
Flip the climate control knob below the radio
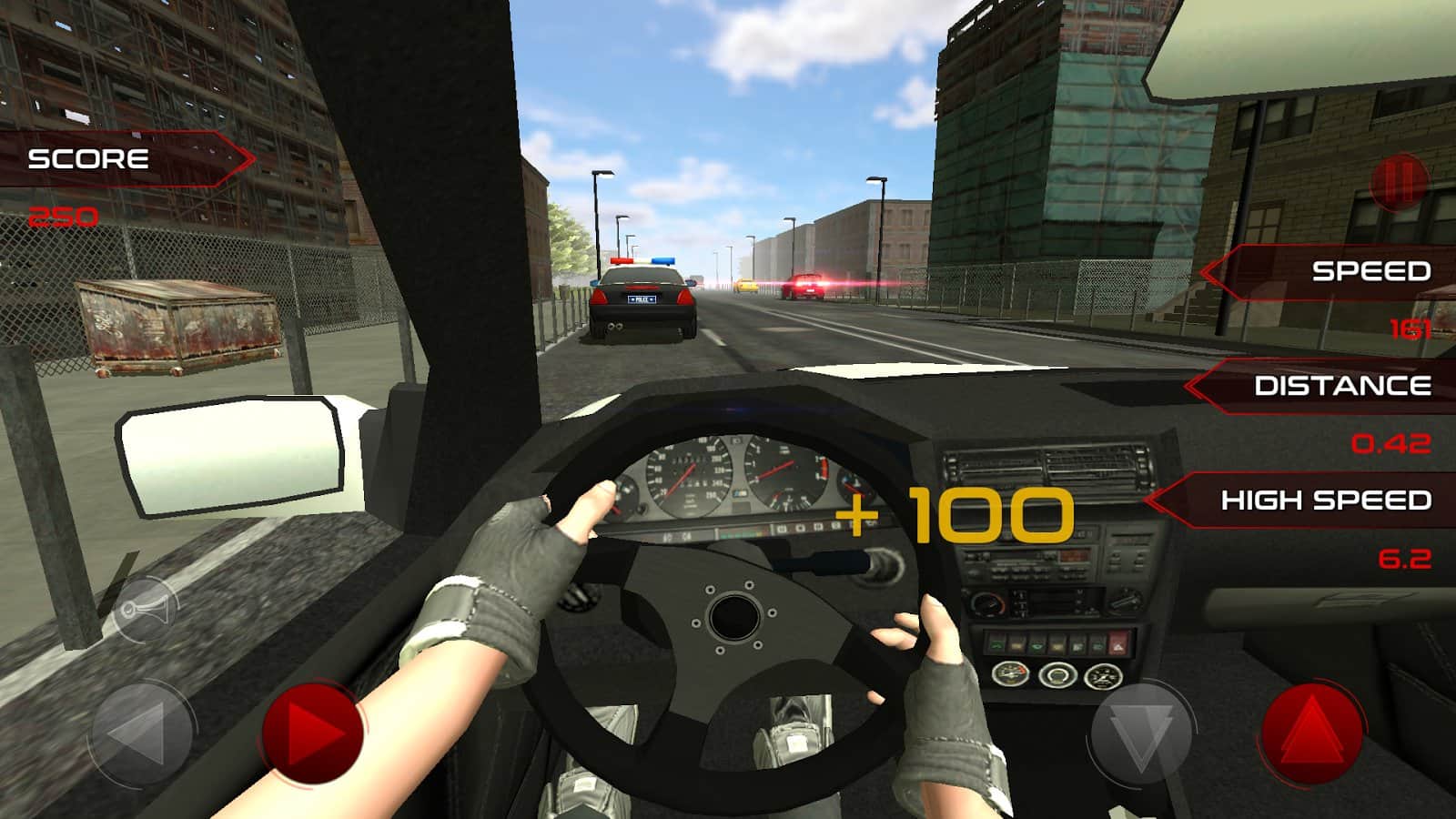pyautogui.click(x=987, y=602)
